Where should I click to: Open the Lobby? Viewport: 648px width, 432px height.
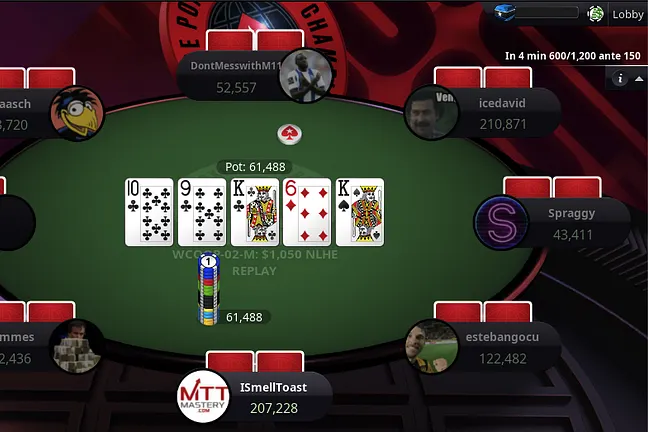point(628,14)
